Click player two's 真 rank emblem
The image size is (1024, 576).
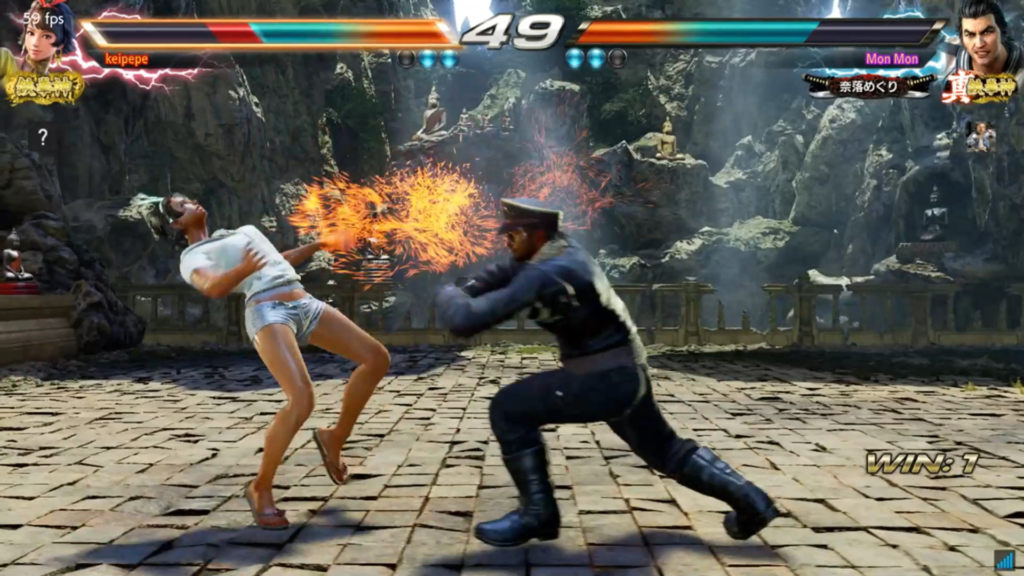[x=979, y=87]
